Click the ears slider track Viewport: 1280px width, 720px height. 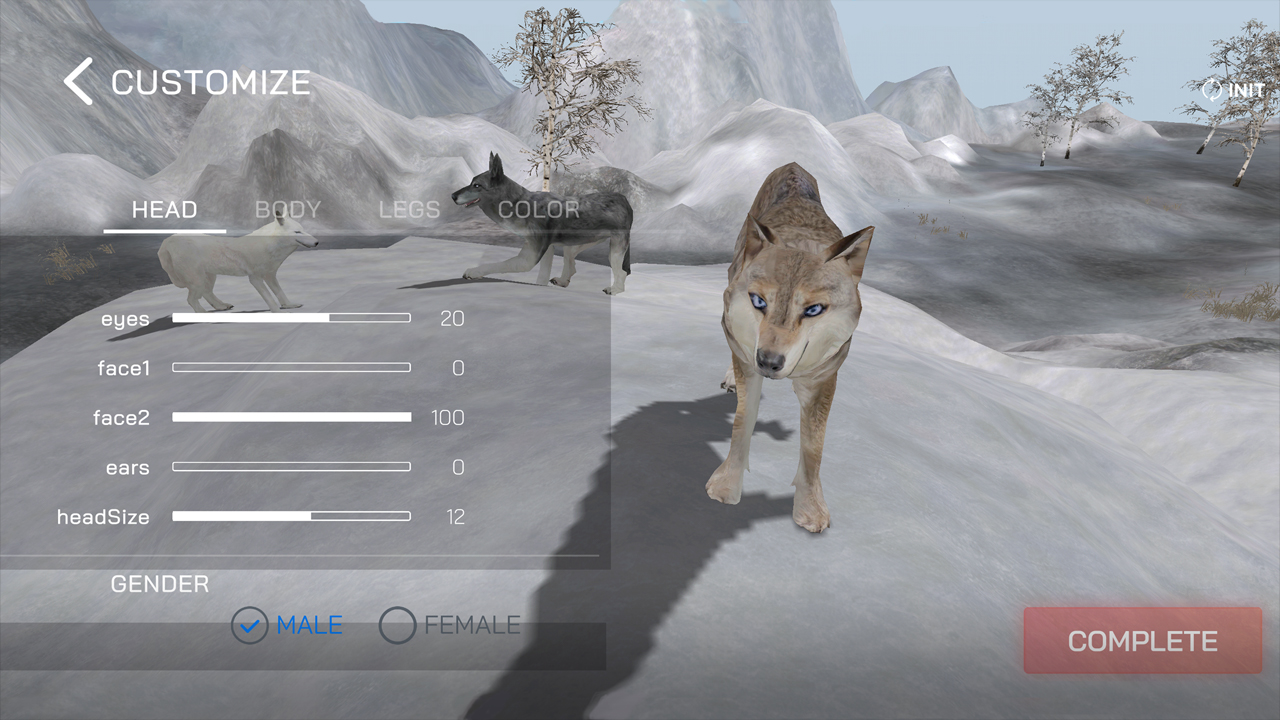point(291,466)
